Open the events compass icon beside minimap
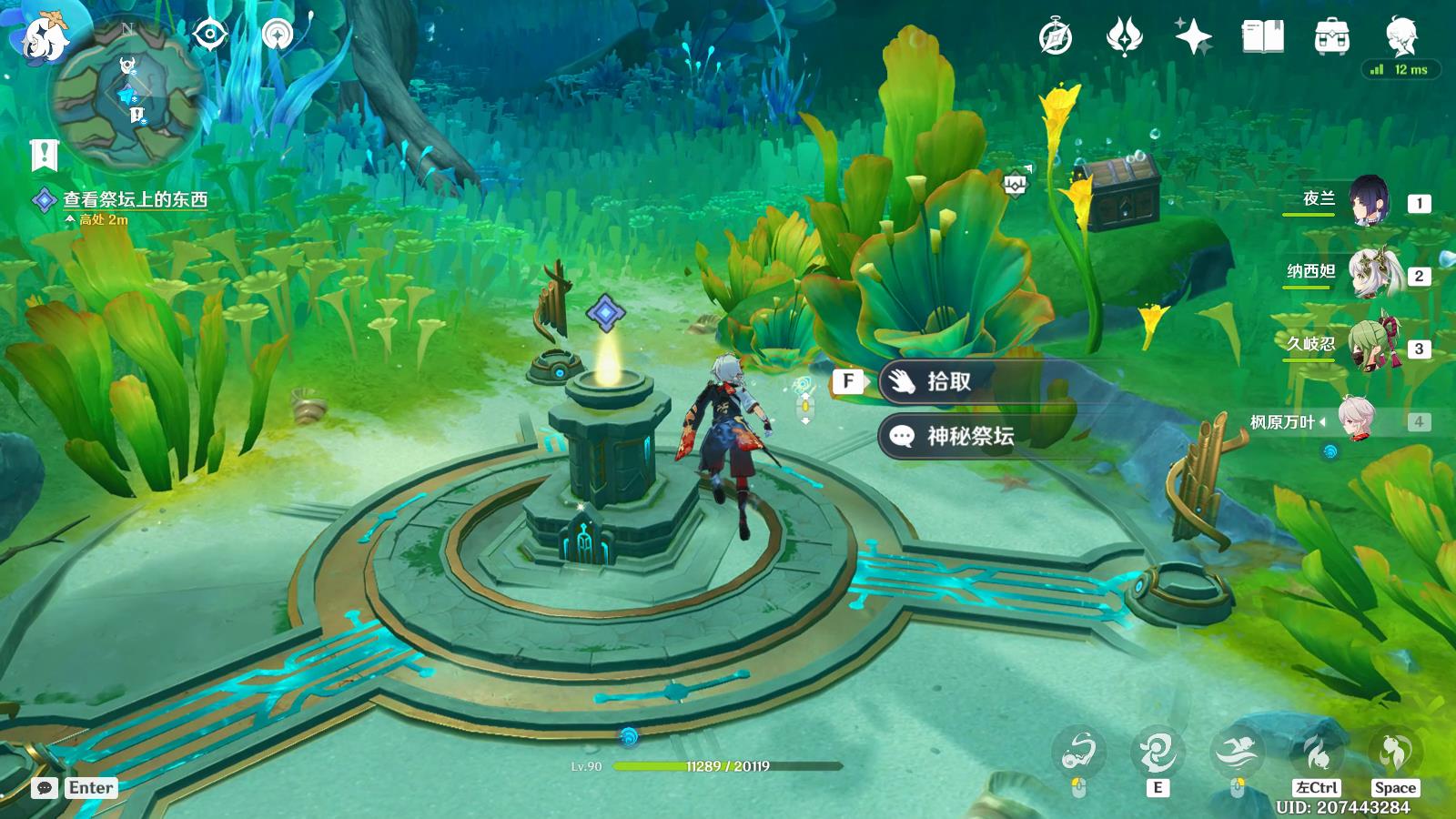 pos(210,35)
